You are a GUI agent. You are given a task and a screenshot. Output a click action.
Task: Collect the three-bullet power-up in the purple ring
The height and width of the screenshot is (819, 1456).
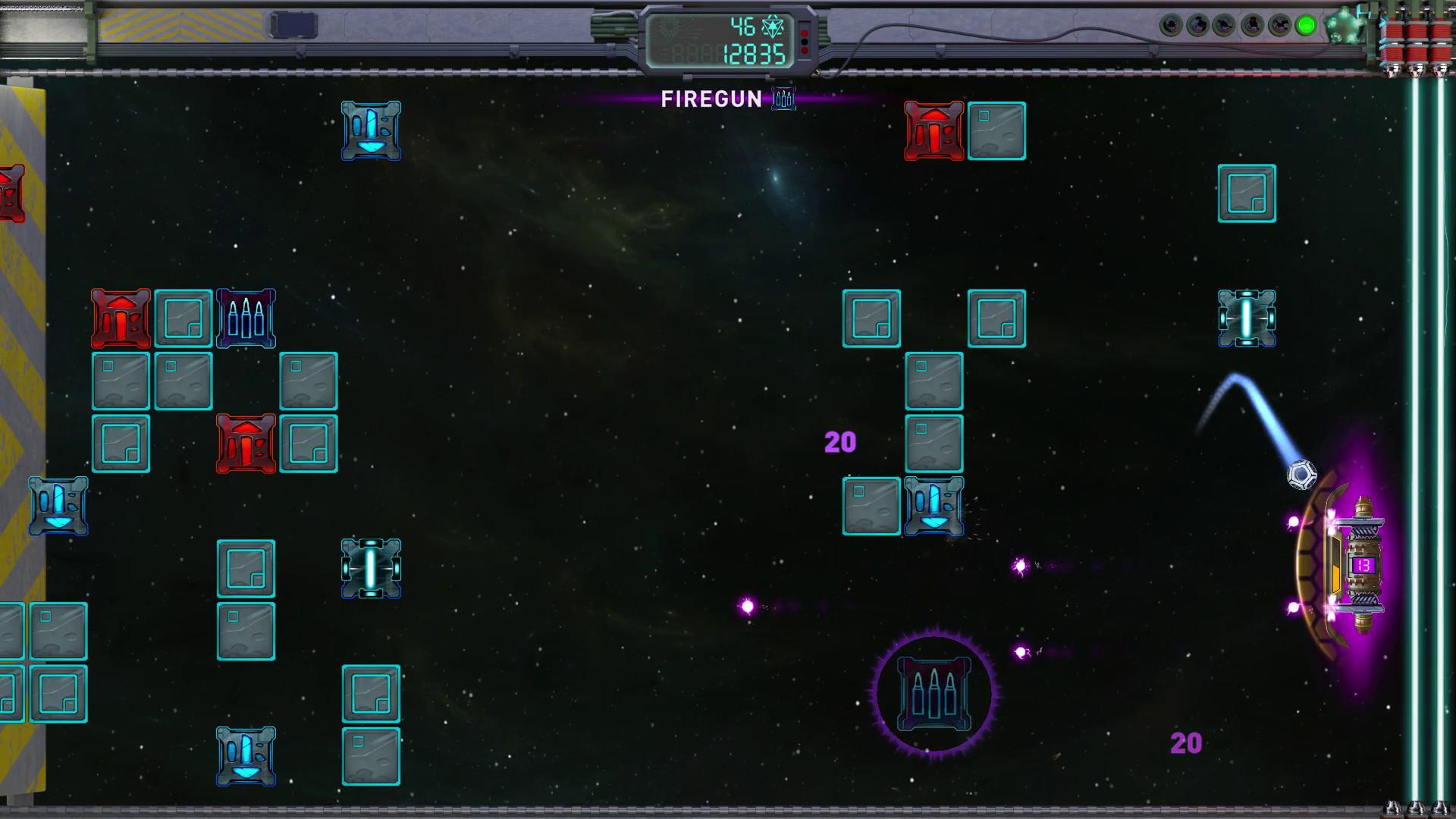pos(934,694)
